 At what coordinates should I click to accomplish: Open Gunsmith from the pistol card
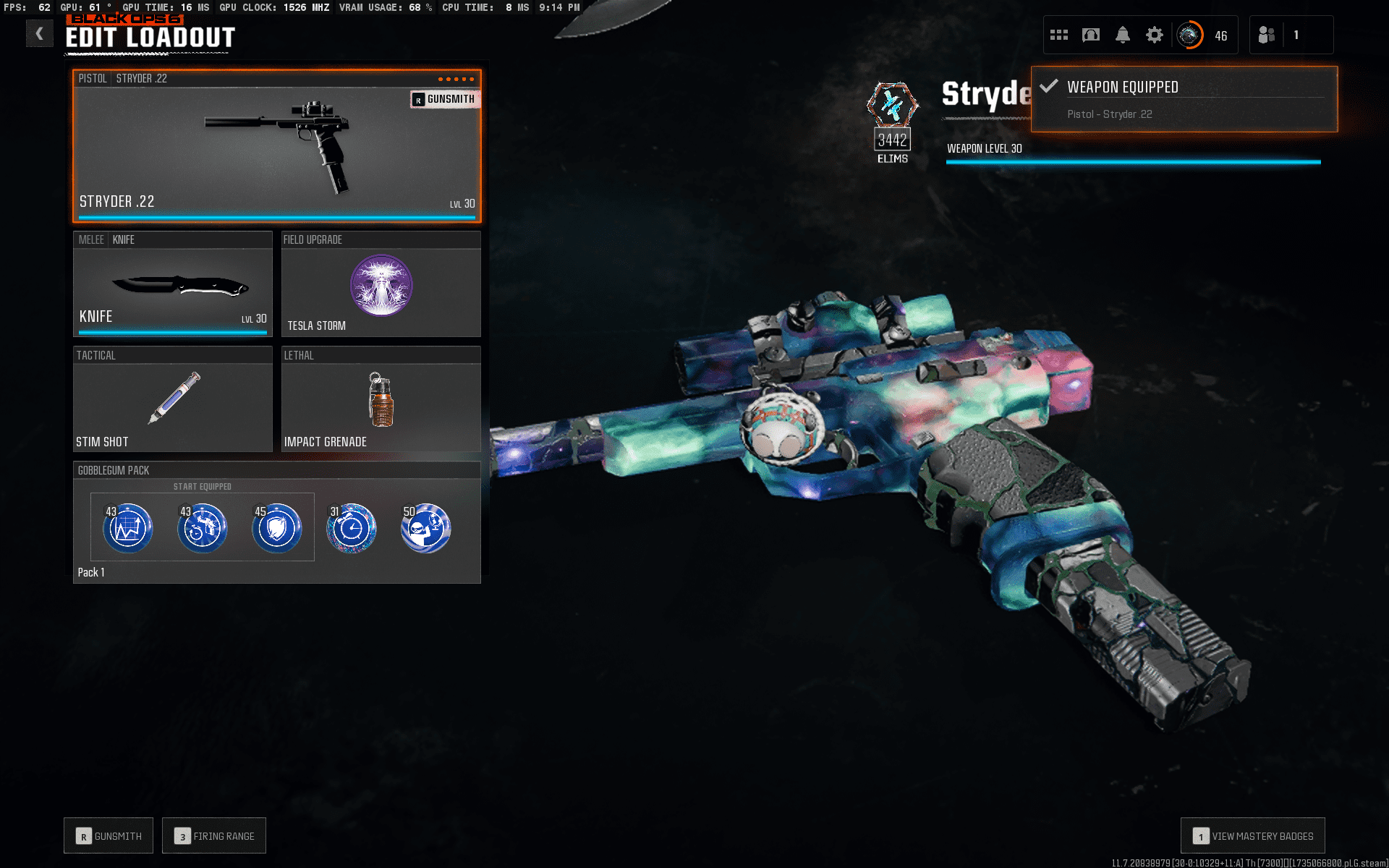[x=444, y=99]
